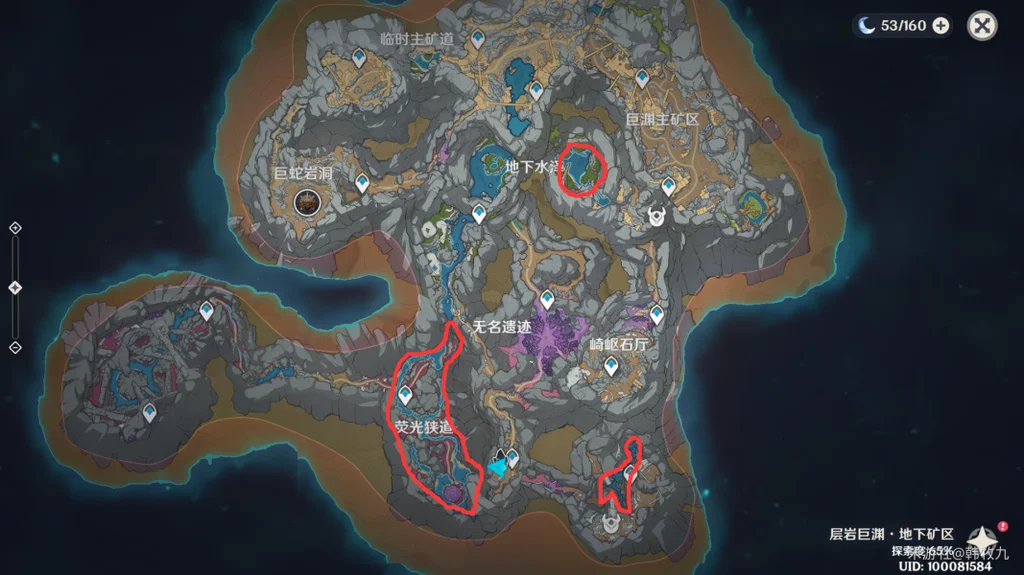Zoom out with the map minus button
Viewport: 1024px width, 575px height.
coord(15,347)
